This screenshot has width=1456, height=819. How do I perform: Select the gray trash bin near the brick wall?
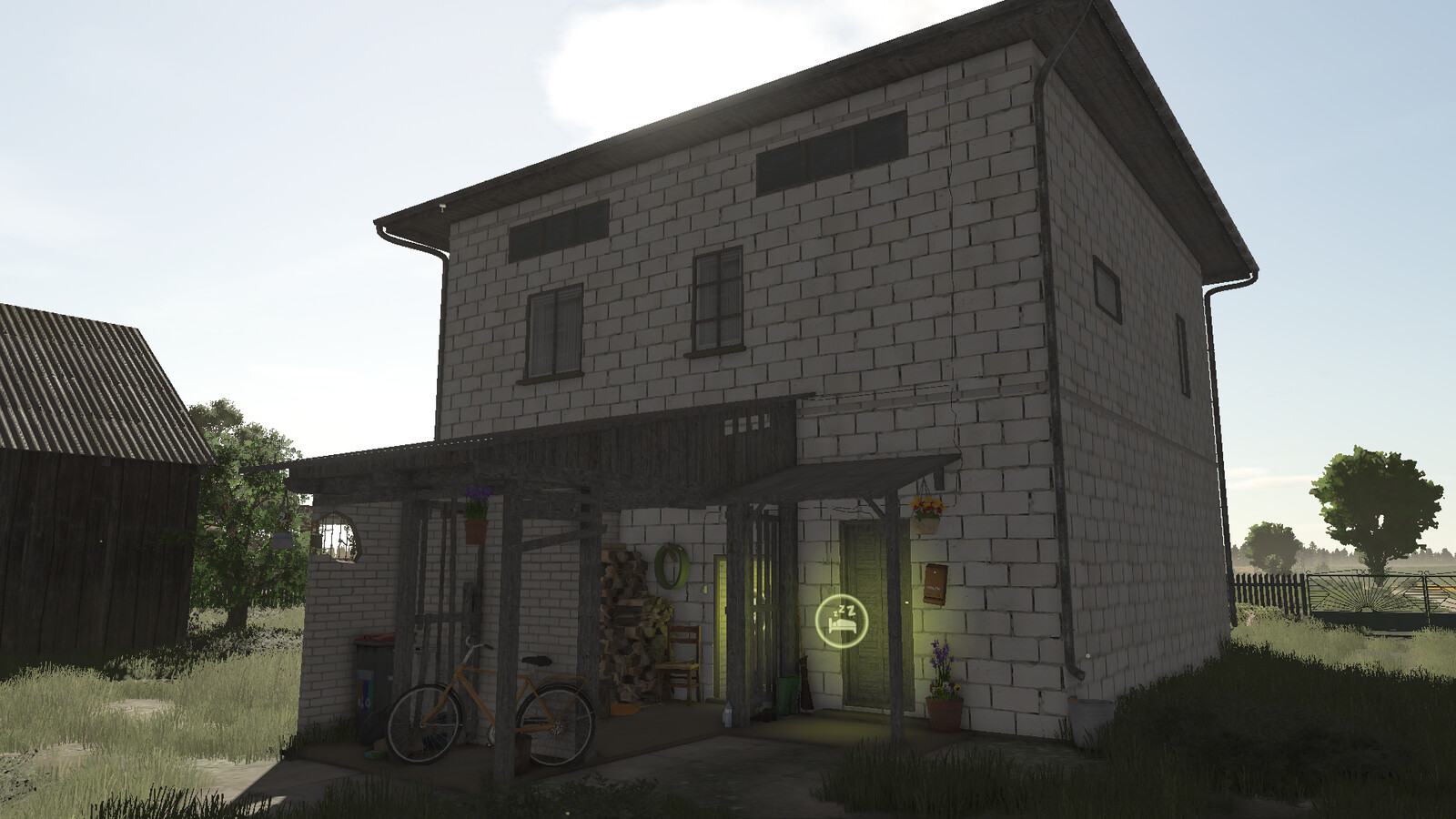(372, 677)
